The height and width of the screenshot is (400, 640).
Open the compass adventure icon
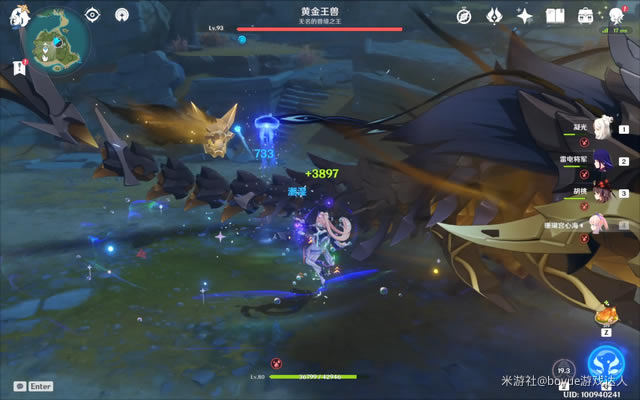click(464, 16)
